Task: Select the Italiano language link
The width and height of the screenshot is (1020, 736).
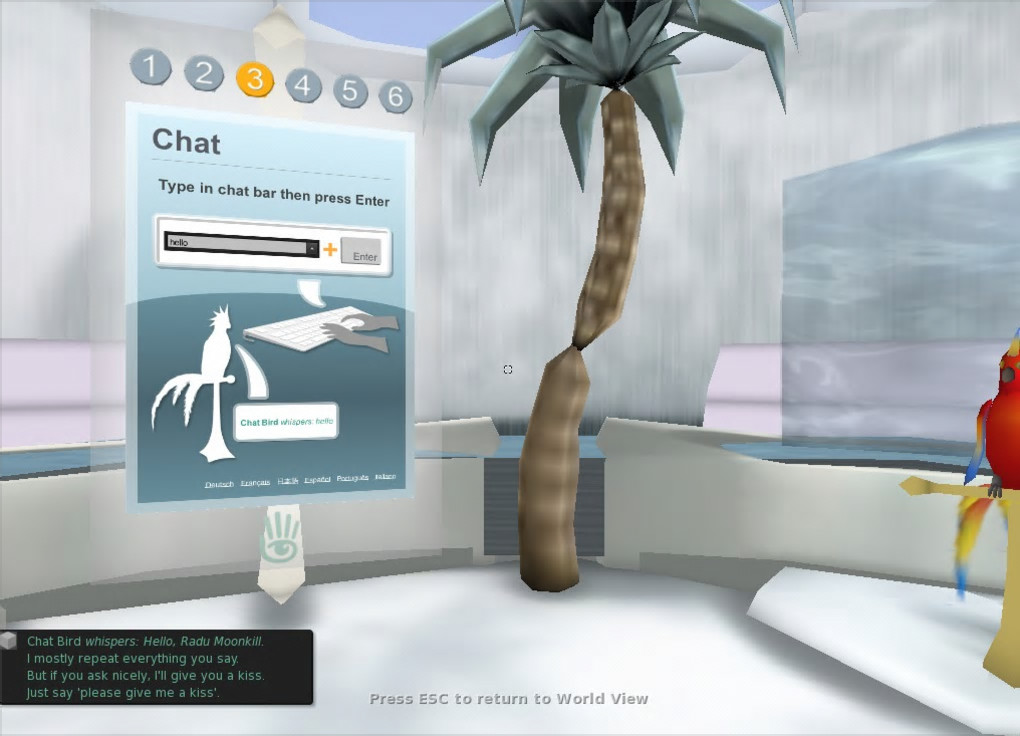Action: coord(385,476)
